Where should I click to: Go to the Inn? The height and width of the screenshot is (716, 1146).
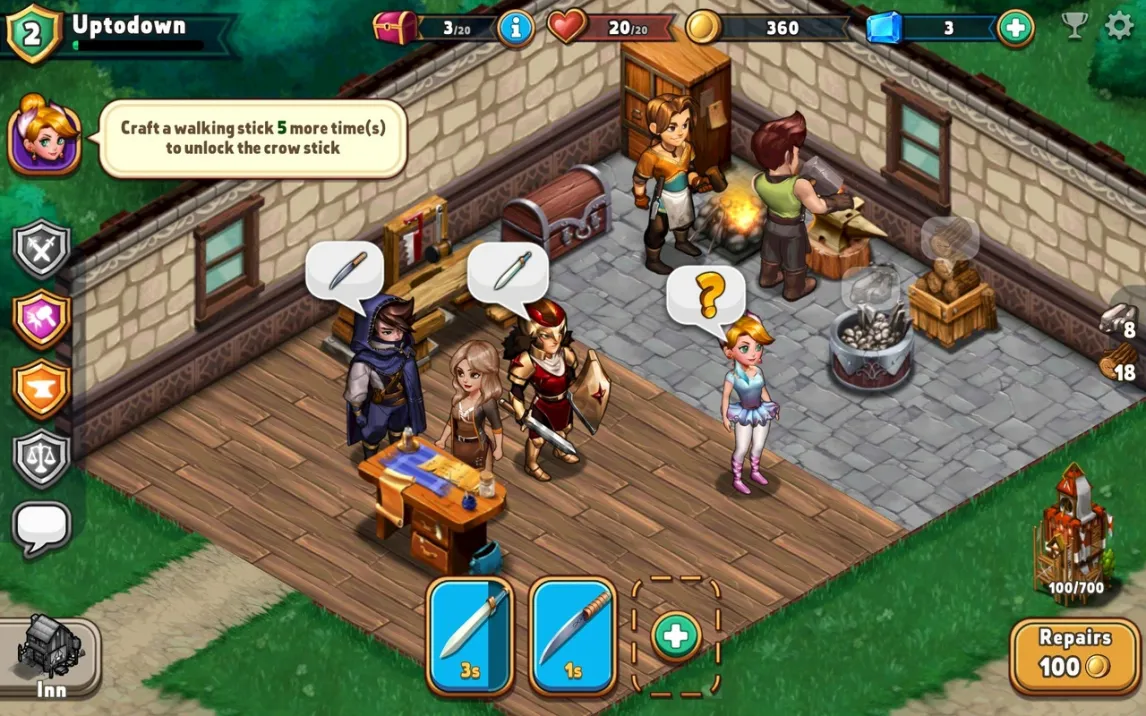(x=50, y=655)
